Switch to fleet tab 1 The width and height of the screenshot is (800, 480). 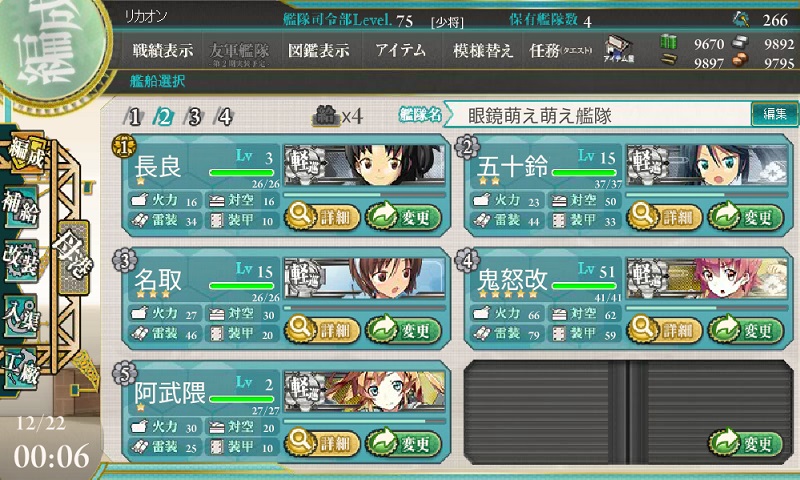click(135, 116)
